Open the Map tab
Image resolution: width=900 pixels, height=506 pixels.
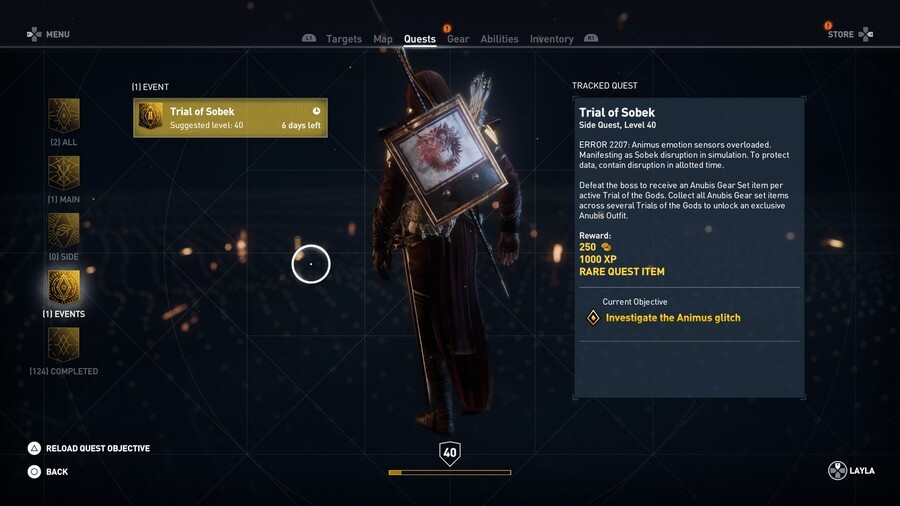383,39
